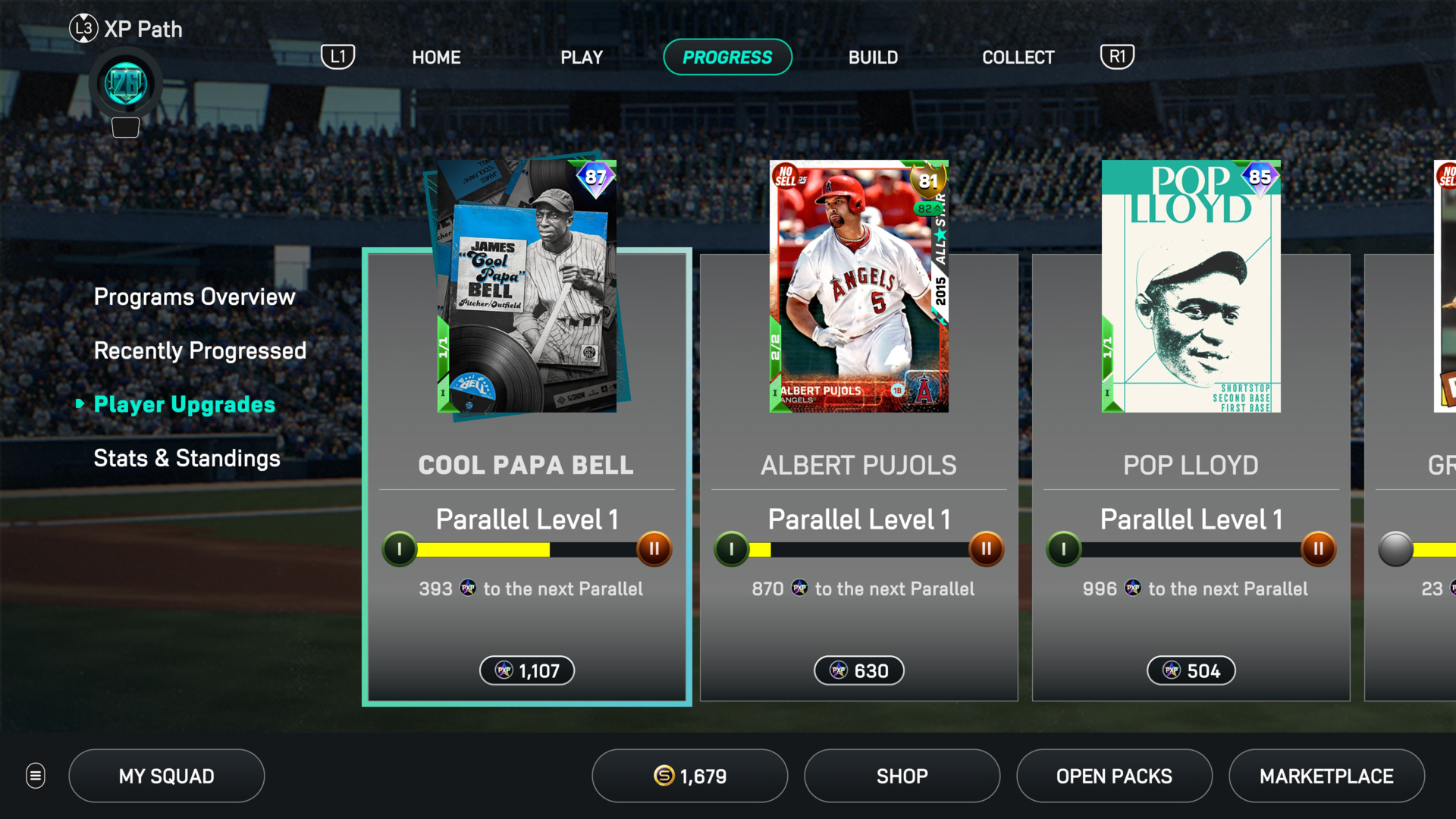Open the XP Path level badge
The image size is (1456, 819).
pos(125,84)
